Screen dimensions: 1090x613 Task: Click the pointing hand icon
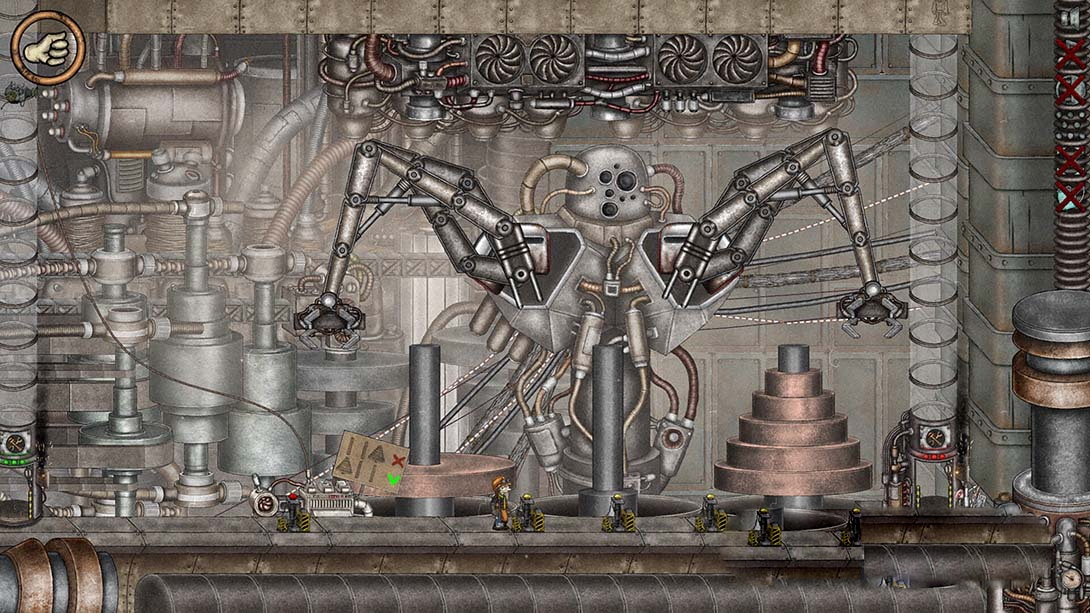coord(47,48)
